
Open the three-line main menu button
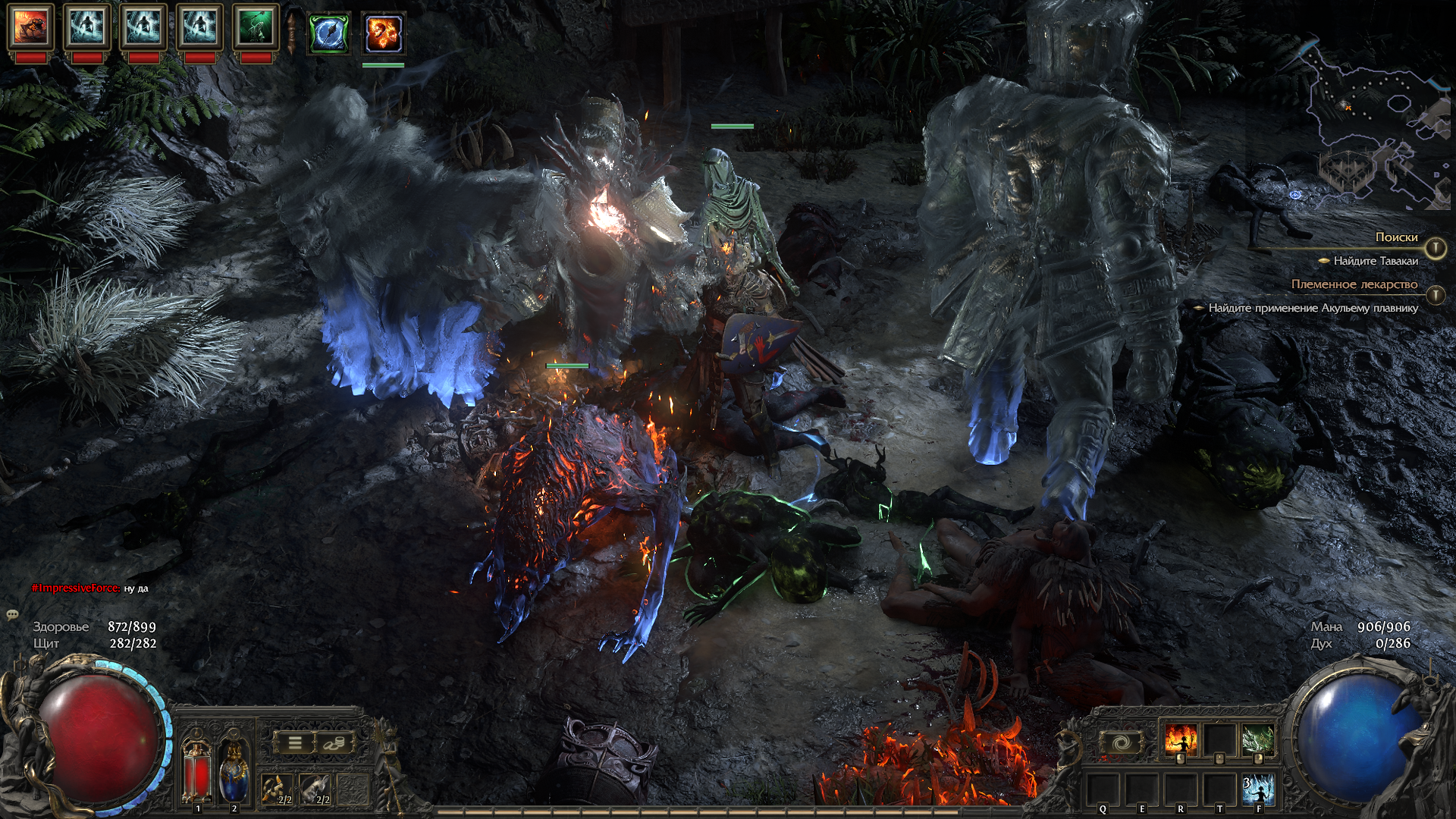click(295, 742)
